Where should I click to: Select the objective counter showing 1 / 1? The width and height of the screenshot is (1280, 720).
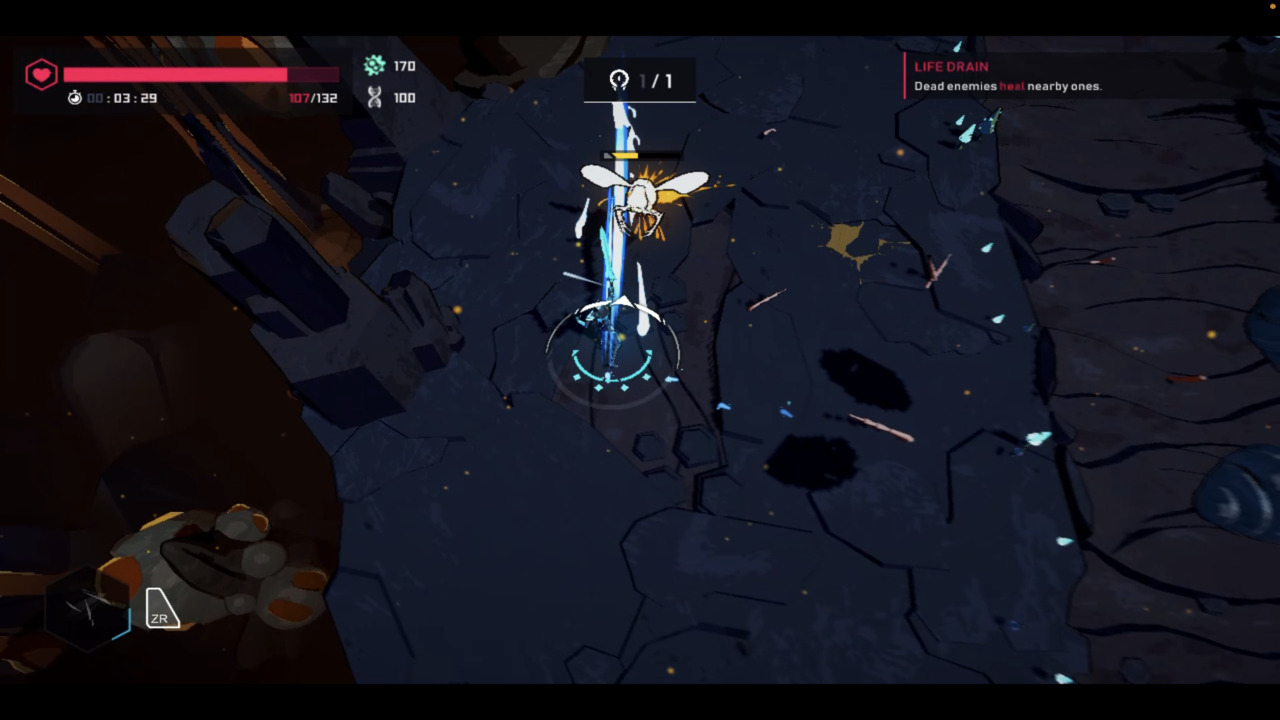[x=640, y=81]
